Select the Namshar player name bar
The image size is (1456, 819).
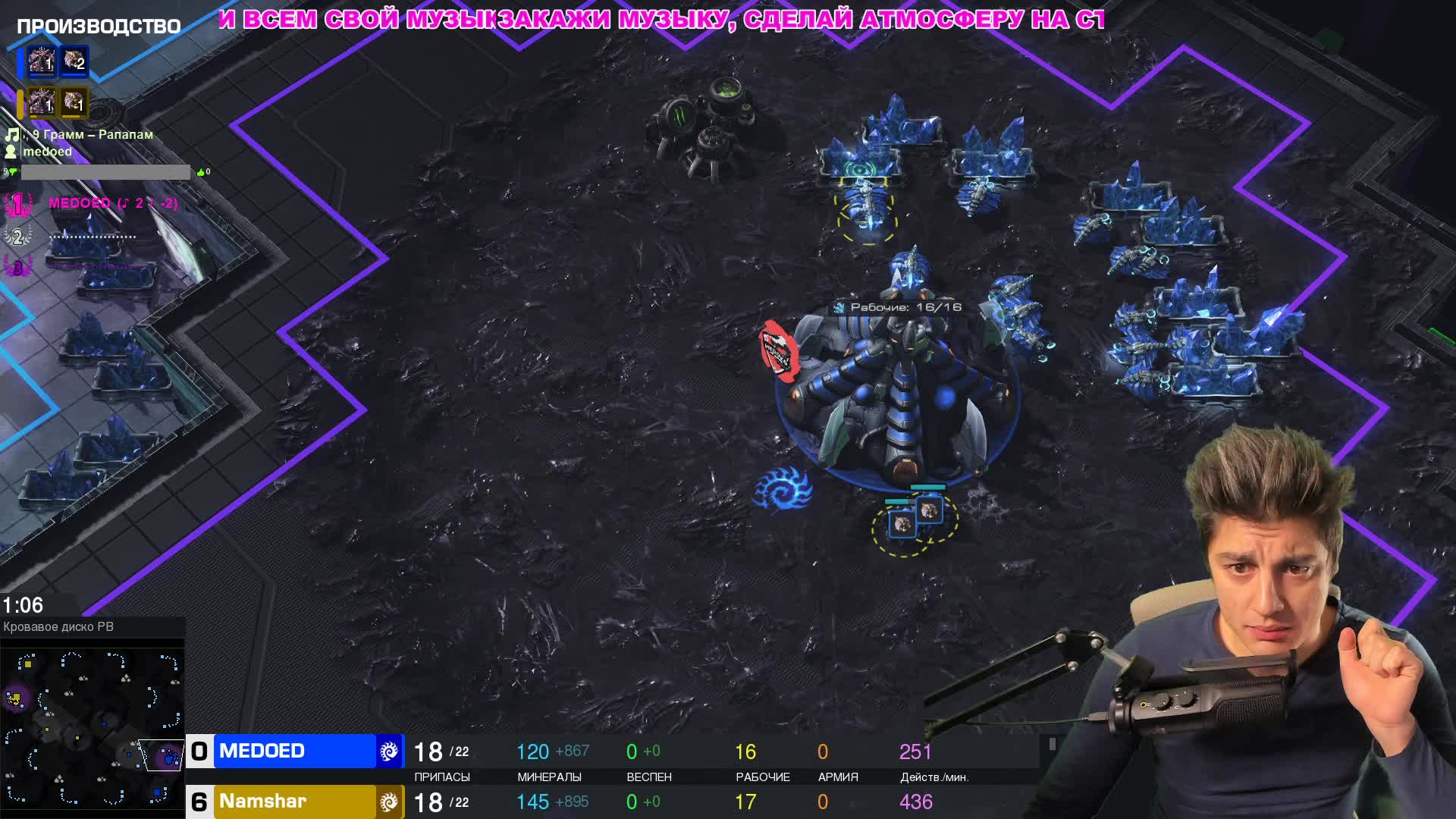(x=294, y=802)
